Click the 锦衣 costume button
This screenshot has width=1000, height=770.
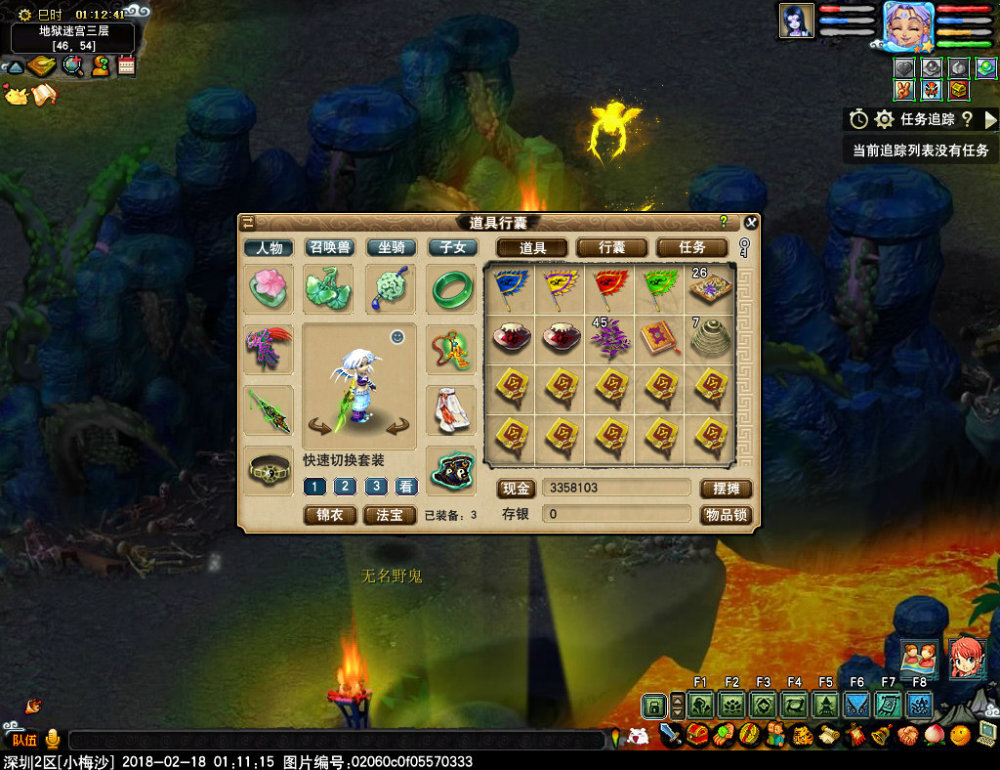tap(330, 515)
